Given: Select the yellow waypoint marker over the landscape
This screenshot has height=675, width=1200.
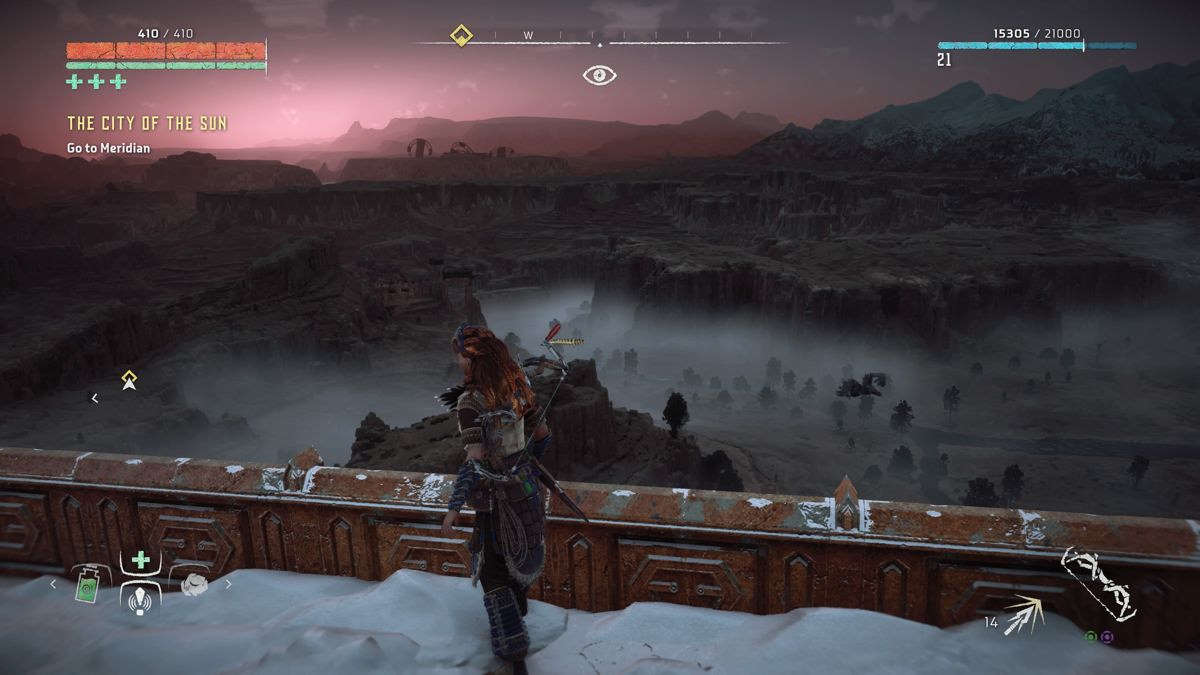Looking at the screenshot, I should point(129,379).
